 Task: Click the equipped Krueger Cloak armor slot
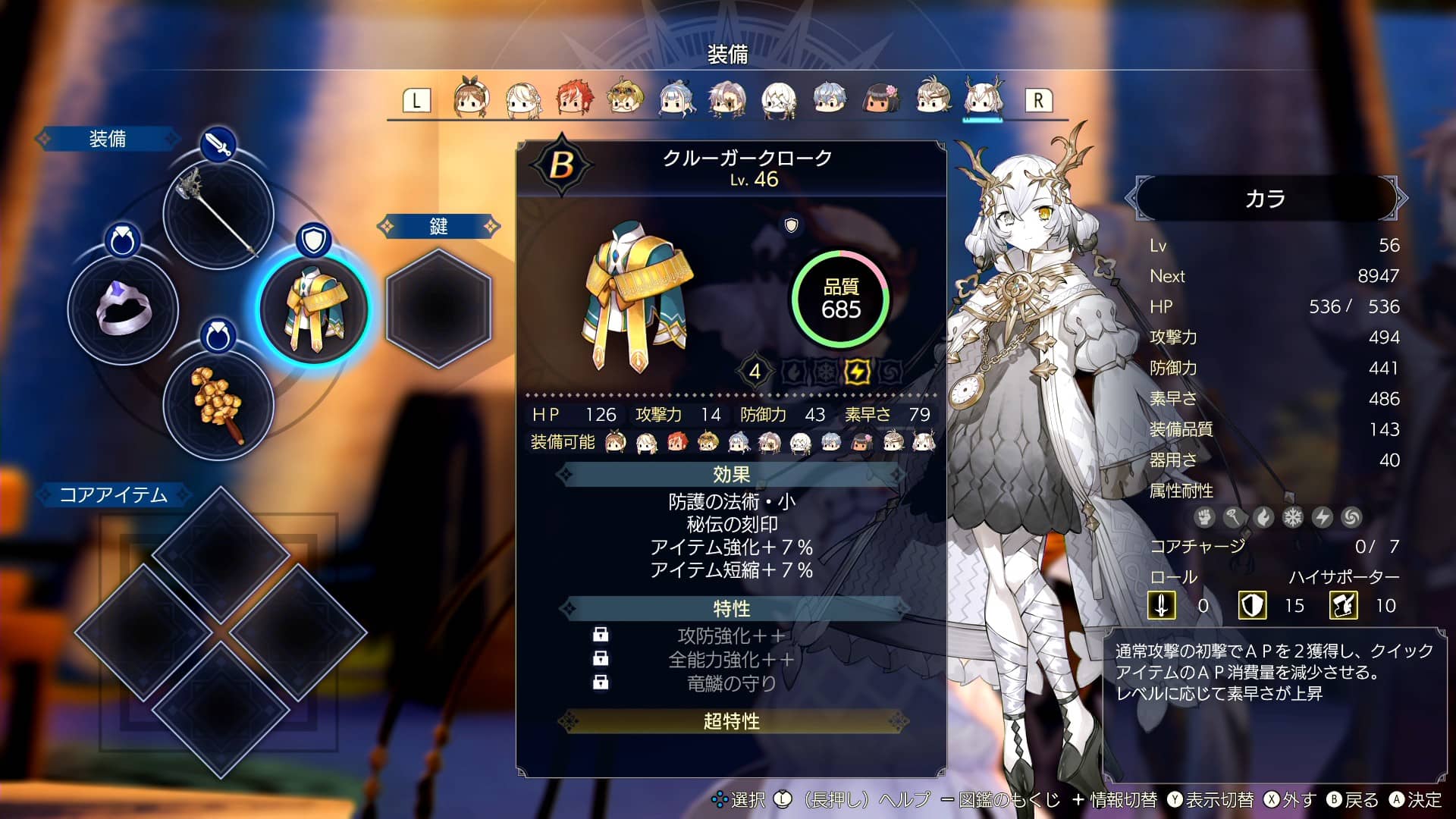[315, 309]
